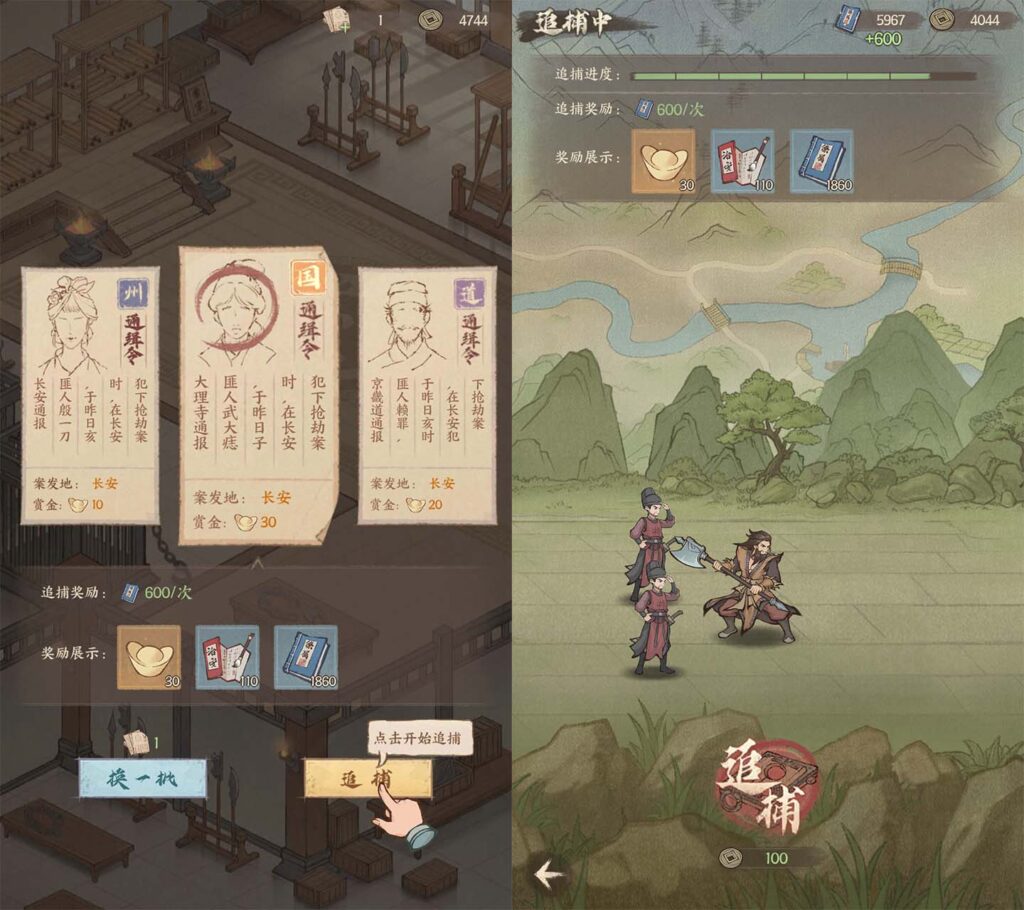This screenshot has height=910, width=1024.
Task: Tap the paper scroll currency showing 1
Action: pos(353,19)
